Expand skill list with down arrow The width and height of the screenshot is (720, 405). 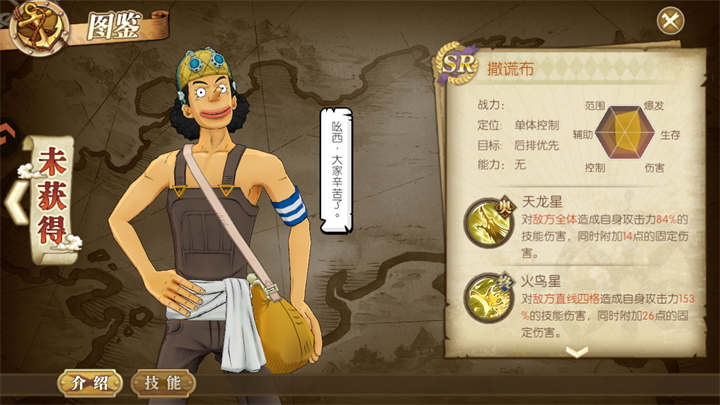pos(577,351)
